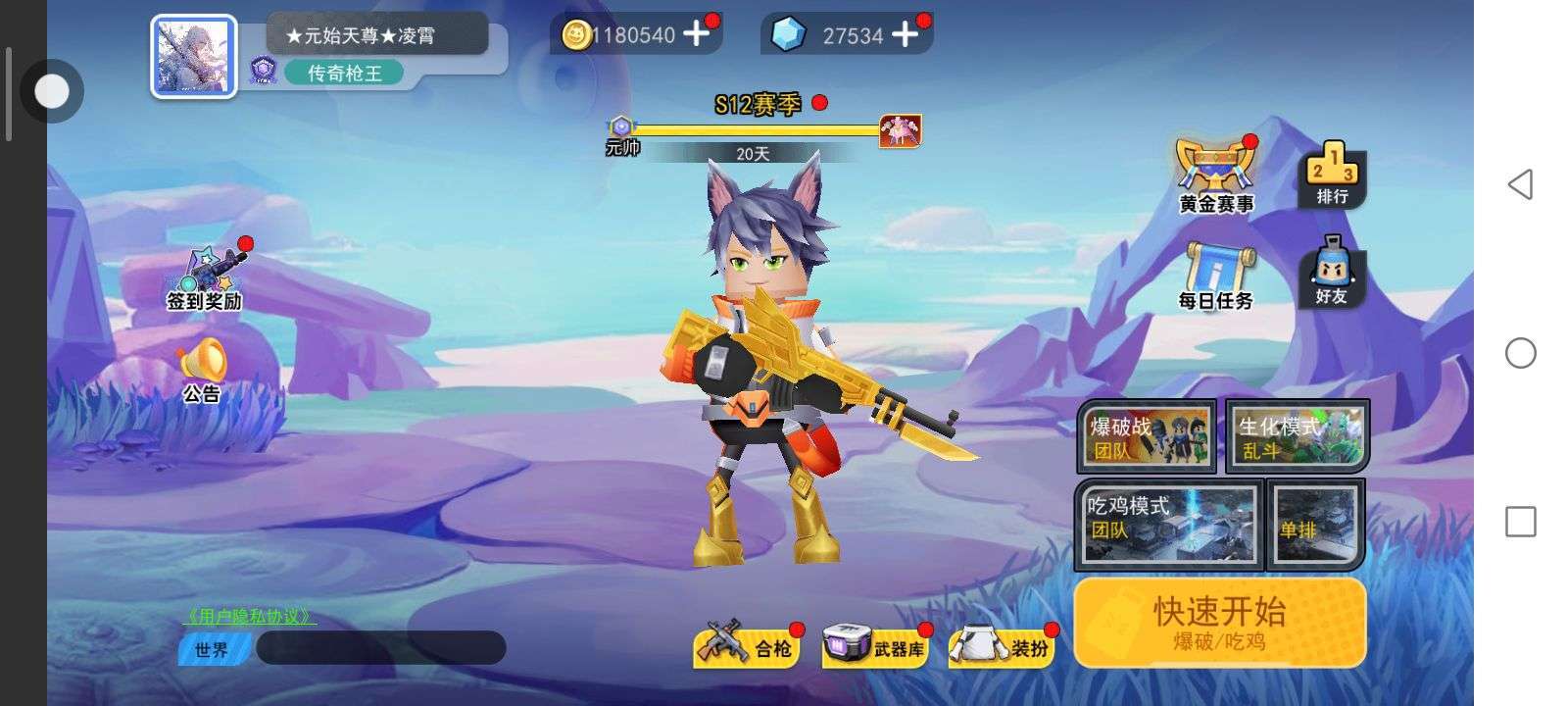The image size is (1568, 706).
Task: Select 爆破战 team mode
Action: point(1147,436)
